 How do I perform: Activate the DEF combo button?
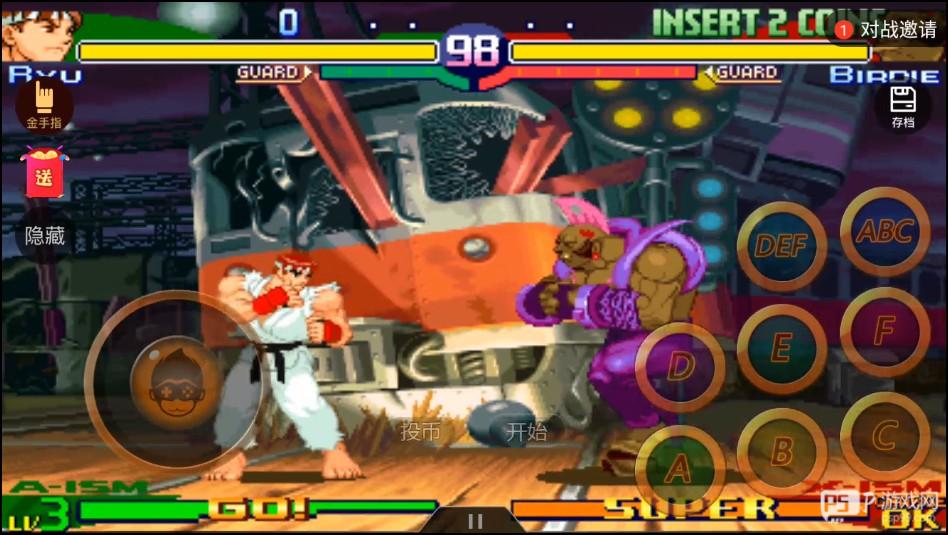(x=782, y=246)
